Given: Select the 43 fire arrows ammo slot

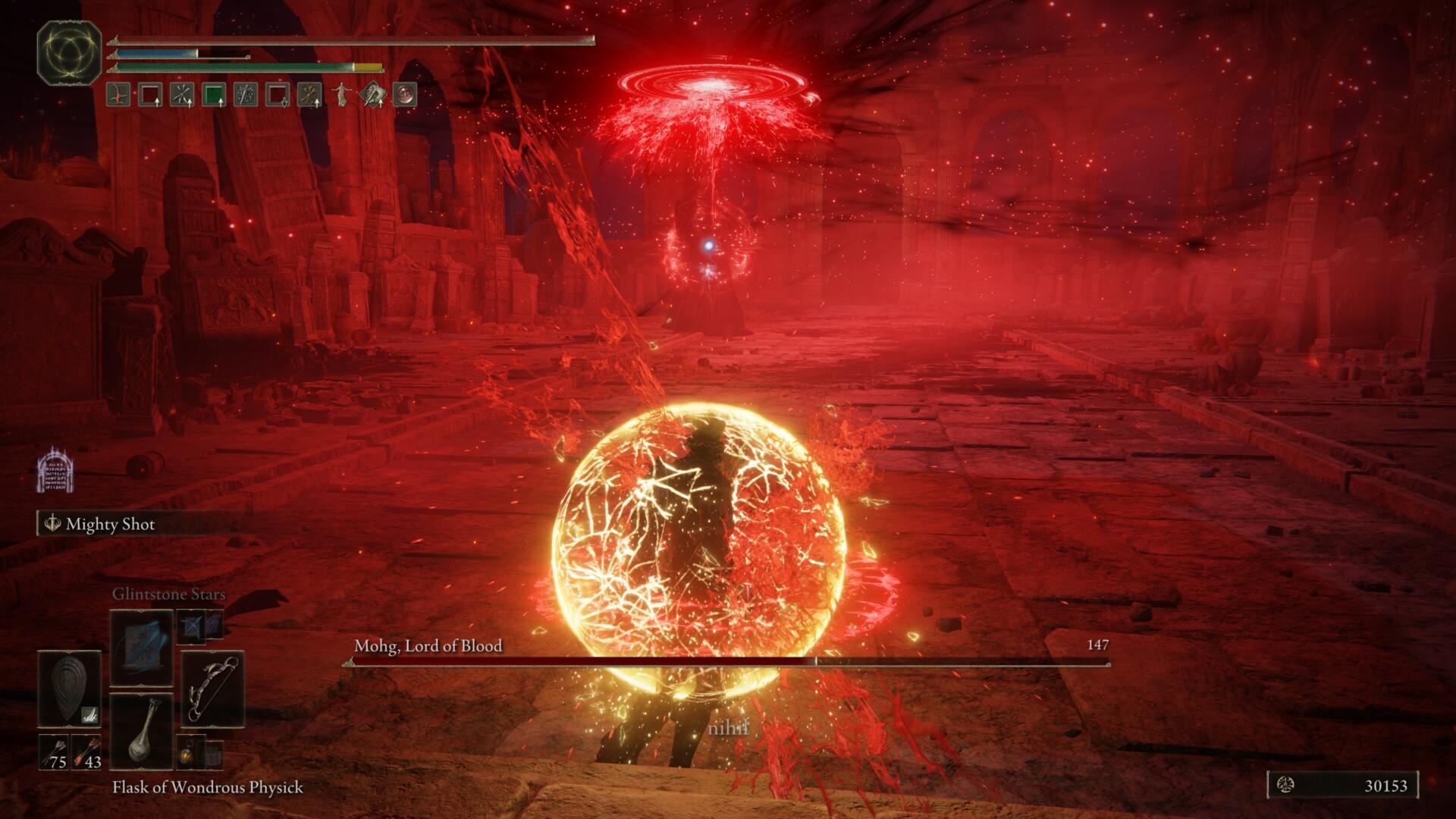Looking at the screenshot, I should 86,752.
